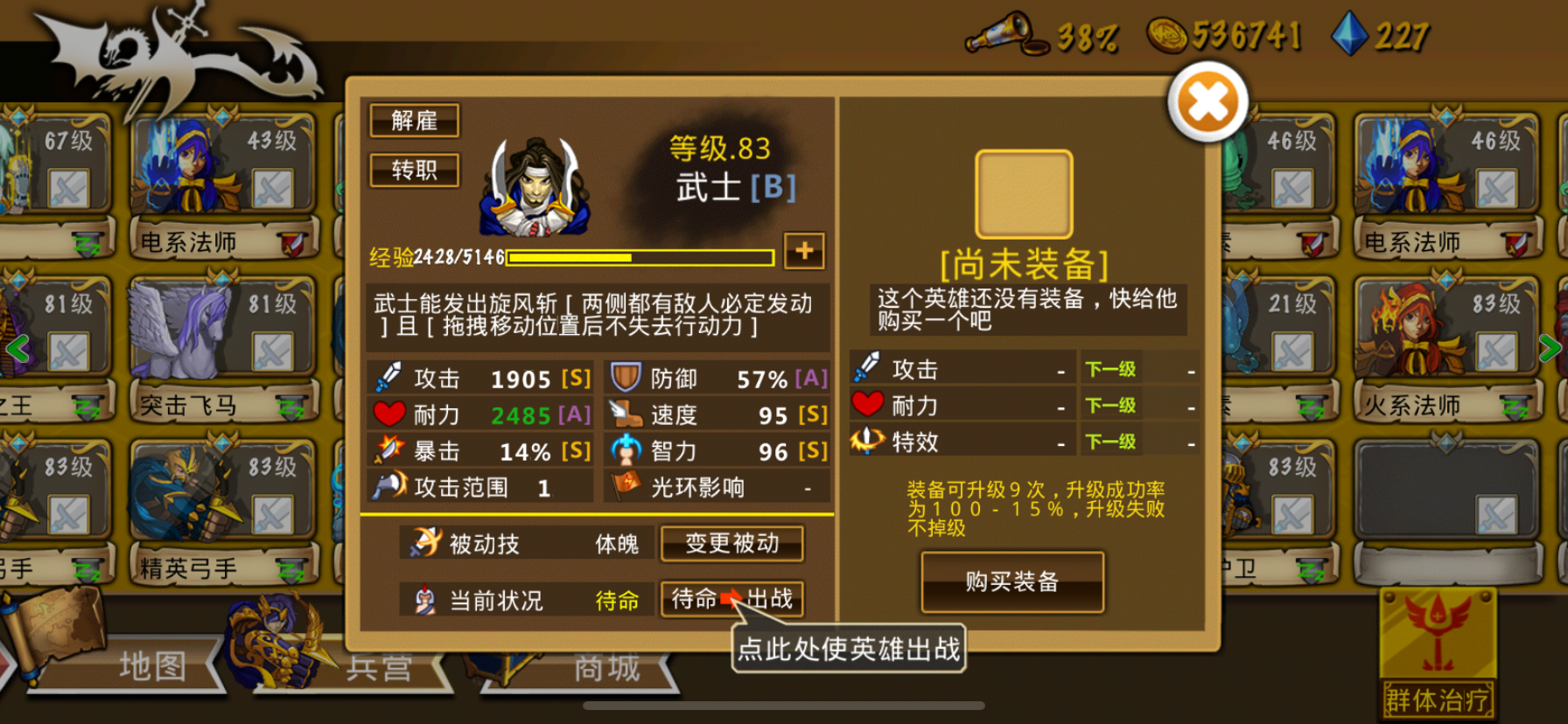Open 下一级 upgrade next to 攻击
The height and width of the screenshot is (724, 1568).
1109,368
